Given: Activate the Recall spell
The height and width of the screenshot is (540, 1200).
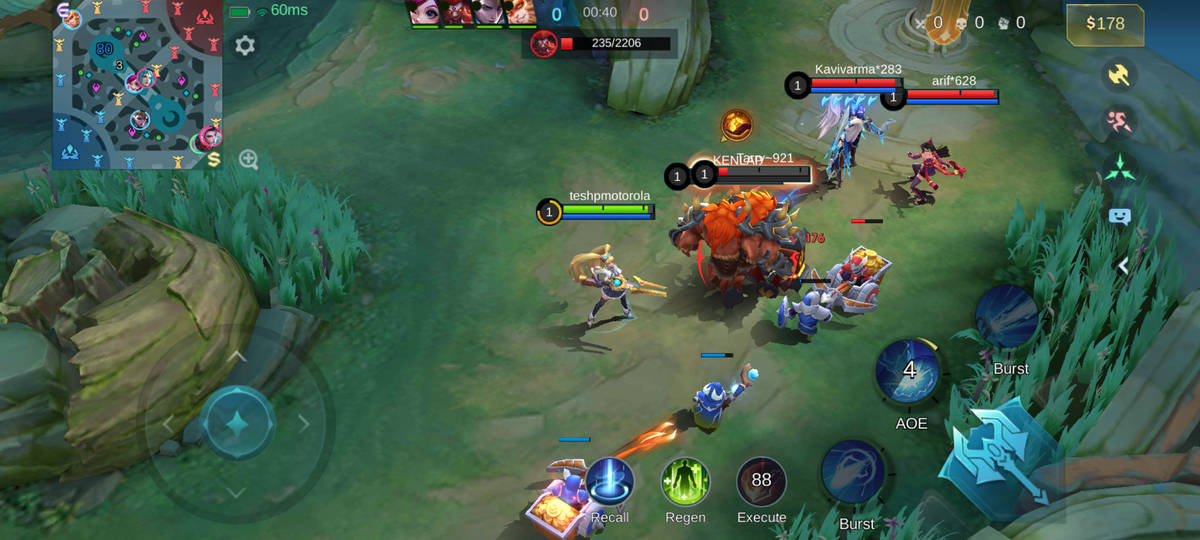Looking at the screenshot, I should point(609,482).
